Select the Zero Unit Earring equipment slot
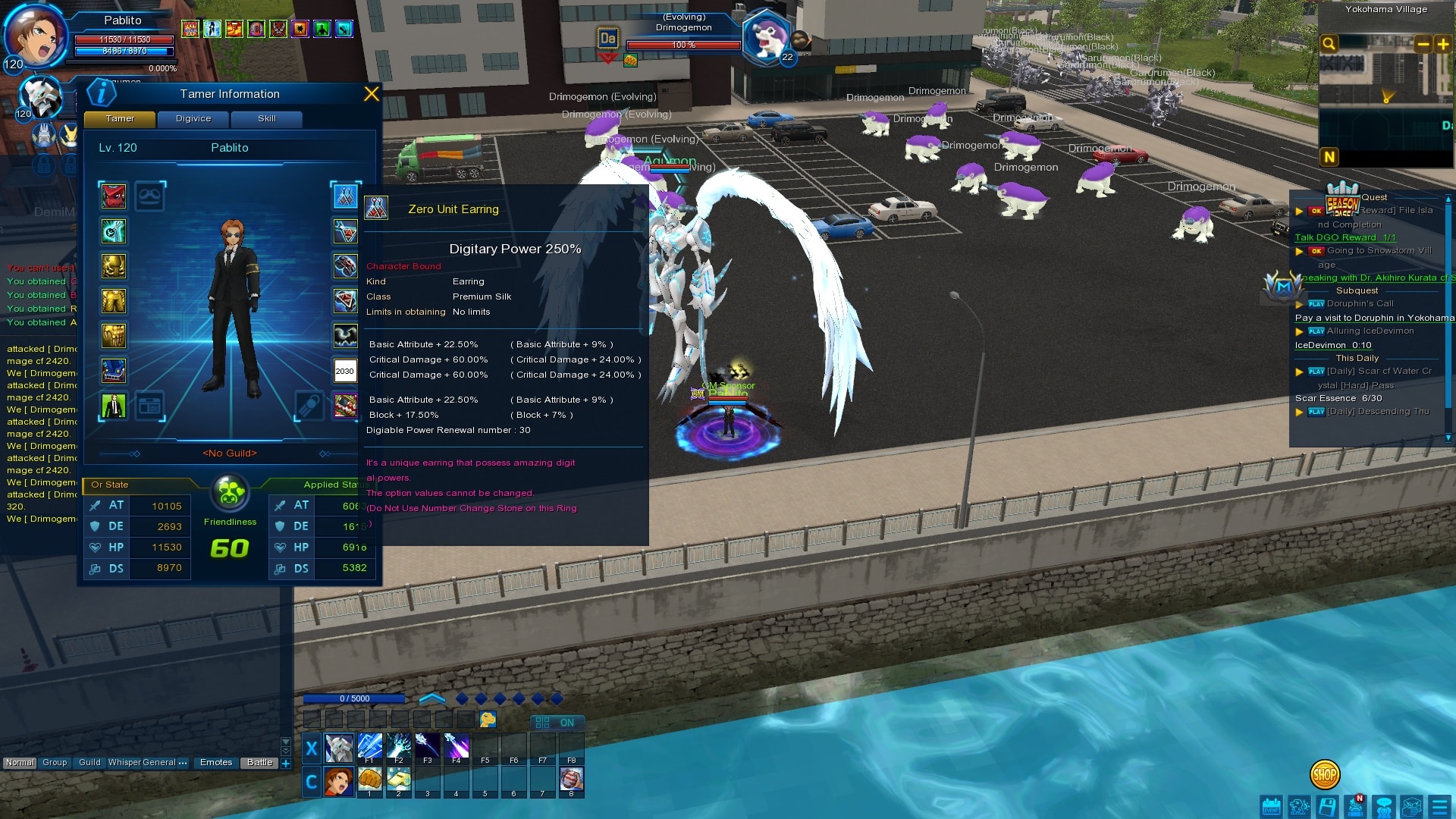Image resolution: width=1456 pixels, height=819 pixels. 346,196
